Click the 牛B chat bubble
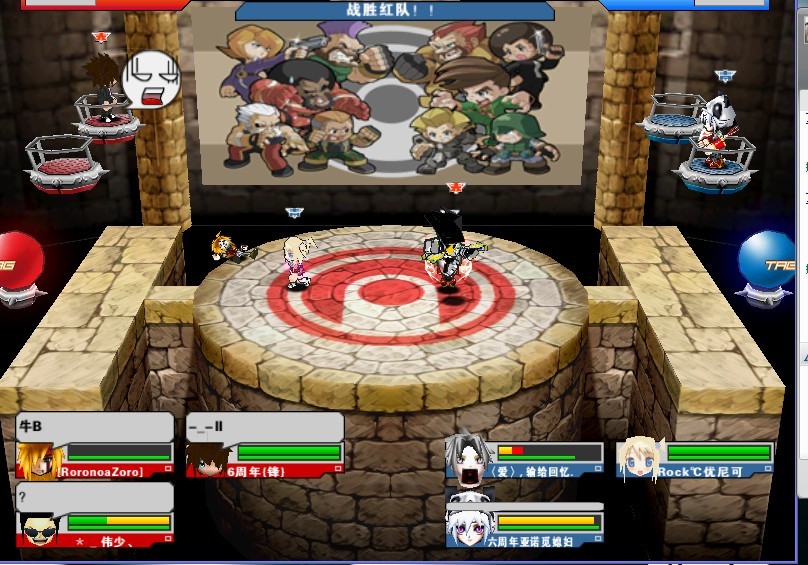 (95, 427)
